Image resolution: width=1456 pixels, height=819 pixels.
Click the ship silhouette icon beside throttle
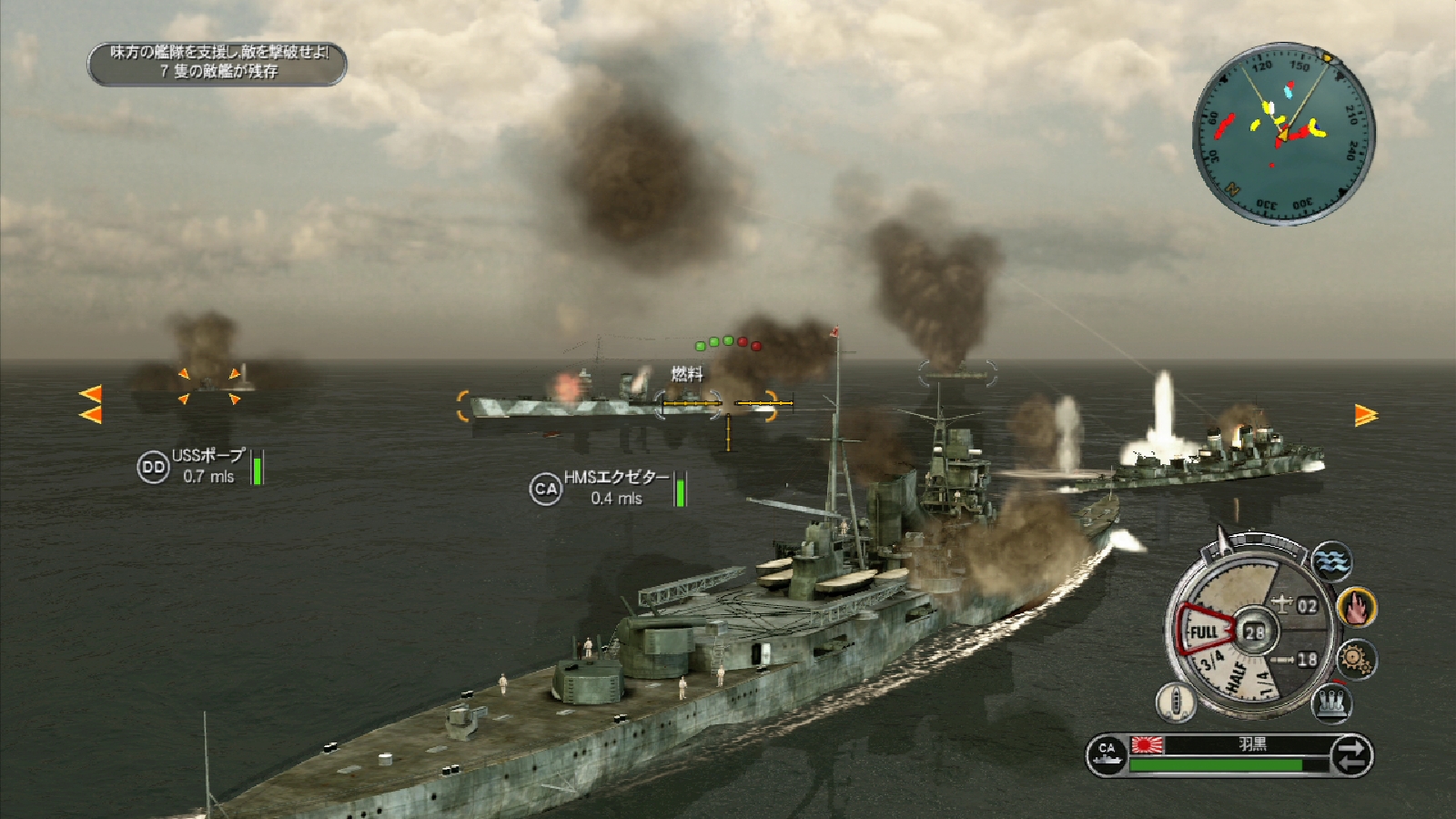pyautogui.click(x=1175, y=702)
